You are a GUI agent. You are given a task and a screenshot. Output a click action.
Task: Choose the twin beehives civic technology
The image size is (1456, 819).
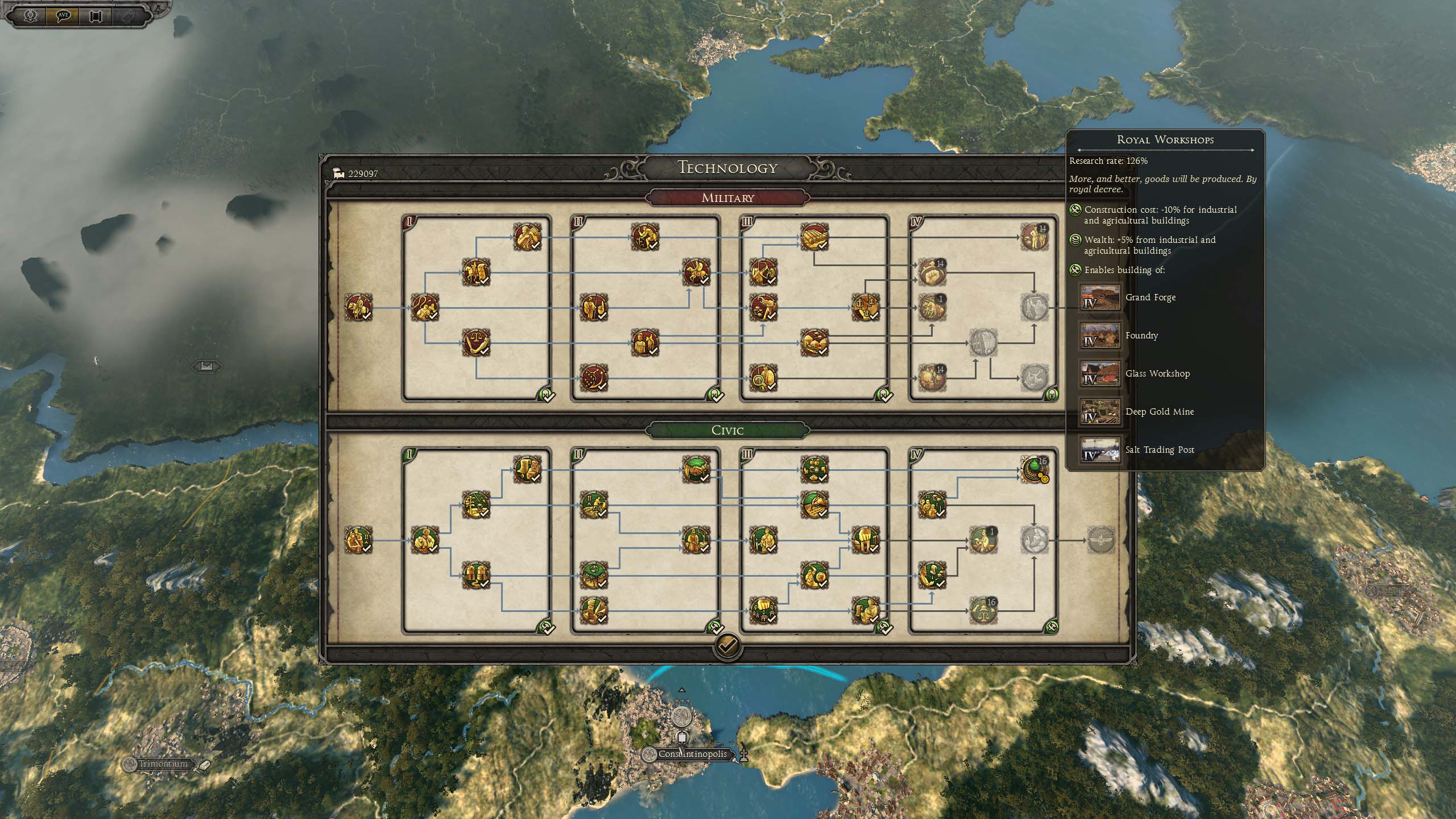pos(475,575)
